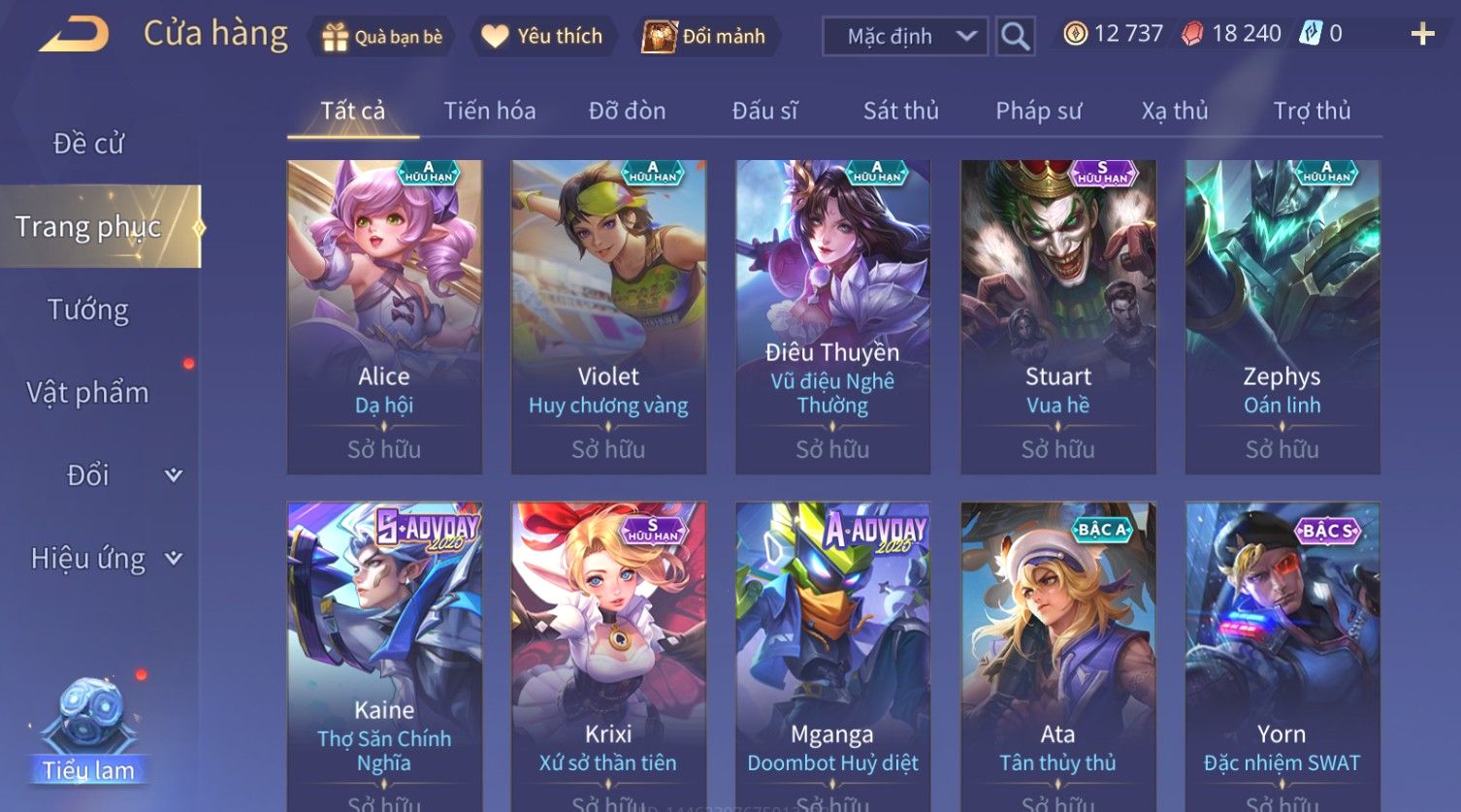Choose the Stuart Vua hề skin card

click(1057, 316)
